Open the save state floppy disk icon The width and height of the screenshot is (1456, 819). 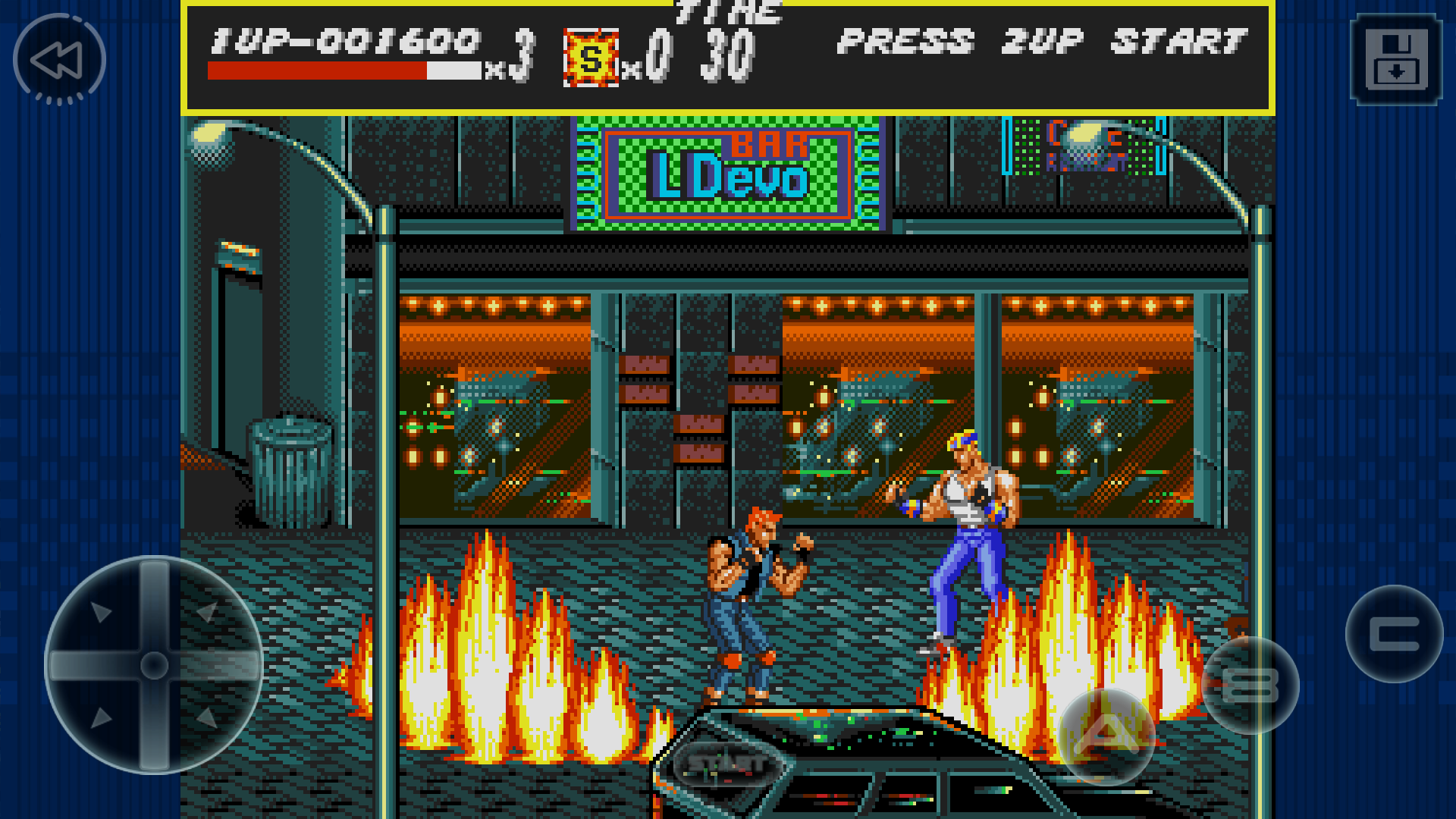click(1396, 59)
